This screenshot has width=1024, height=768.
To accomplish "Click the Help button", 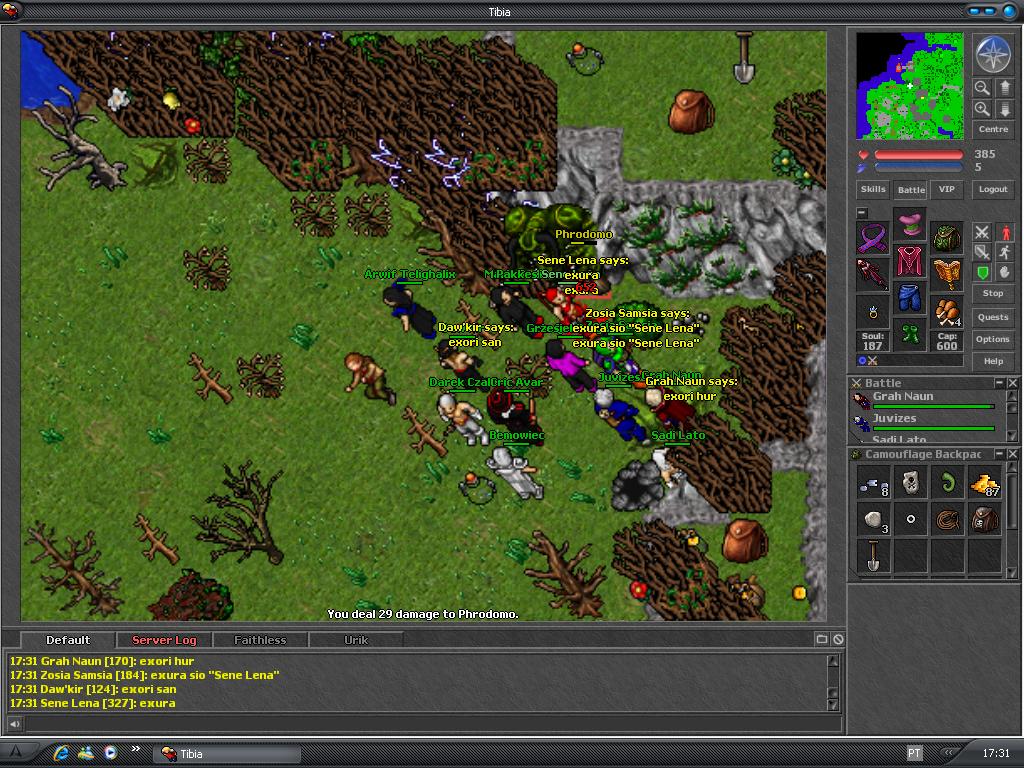I will 993,361.
